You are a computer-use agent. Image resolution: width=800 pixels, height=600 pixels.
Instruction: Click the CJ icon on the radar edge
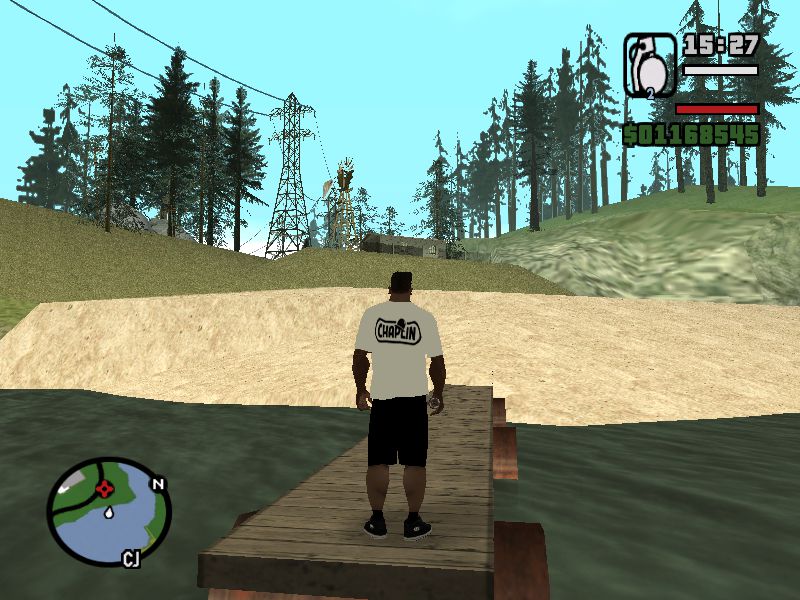click(131, 558)
